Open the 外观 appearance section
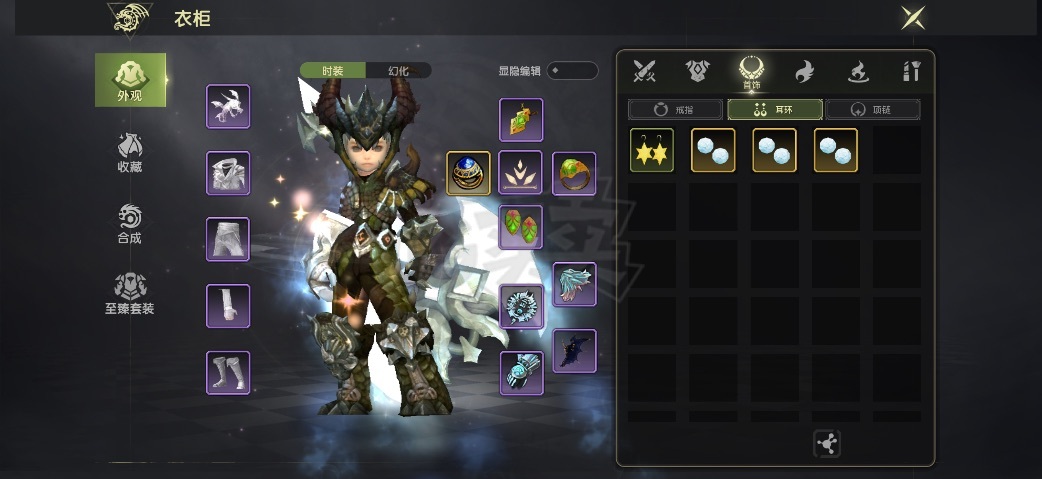 130,80
